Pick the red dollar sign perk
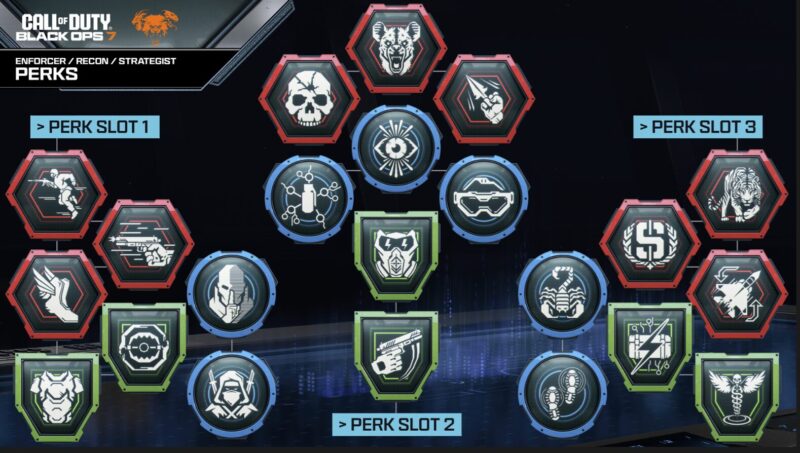The width and height of the screenshot is (800, 453). point(649,243)
